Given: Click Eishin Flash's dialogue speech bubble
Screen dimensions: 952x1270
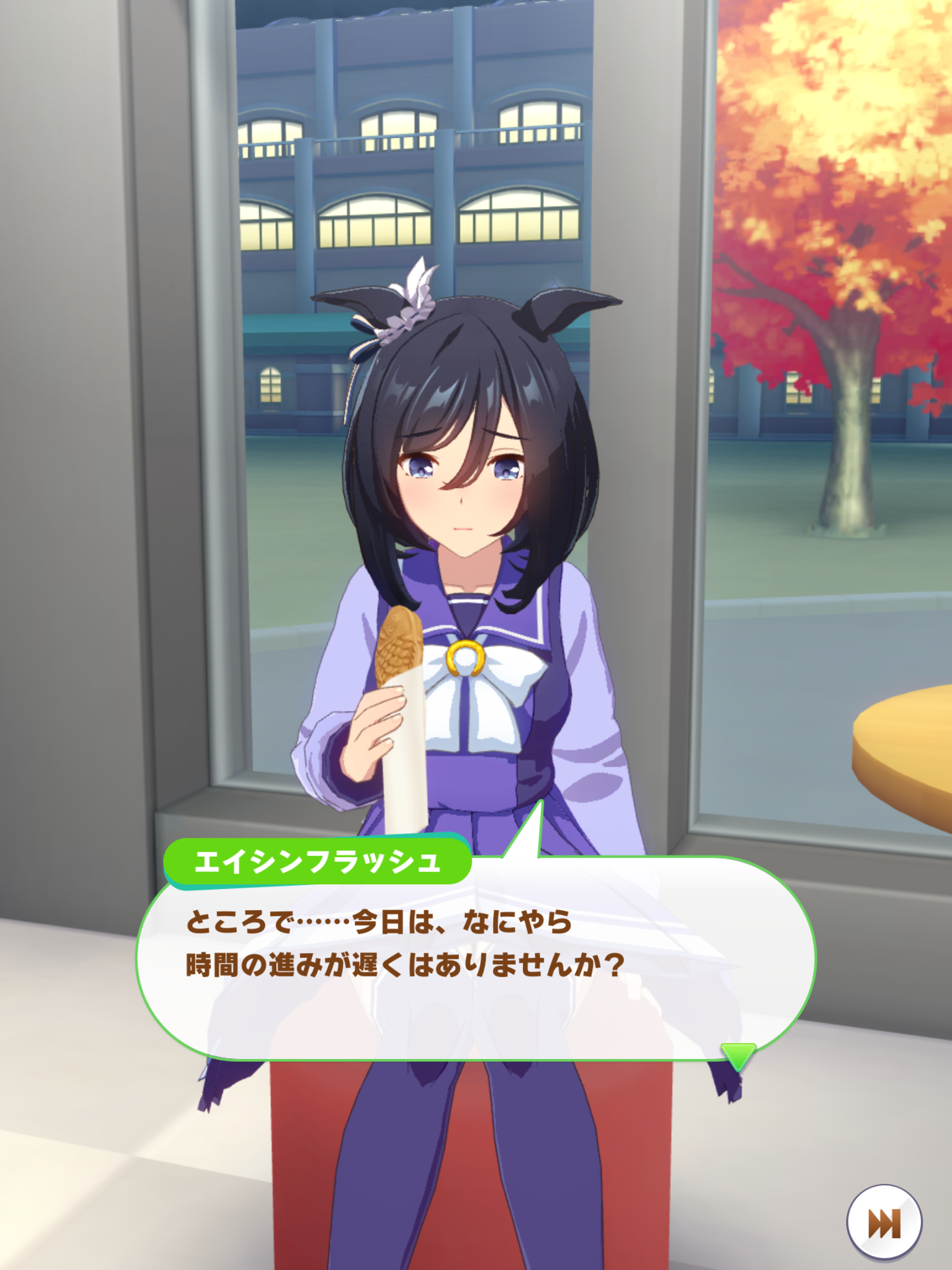Looking at the screenshot, I should point(475,964).
